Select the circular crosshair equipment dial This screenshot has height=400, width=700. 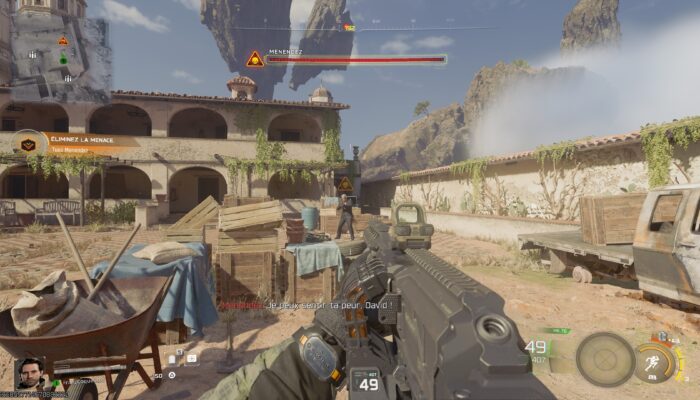(x=605, y=359)
